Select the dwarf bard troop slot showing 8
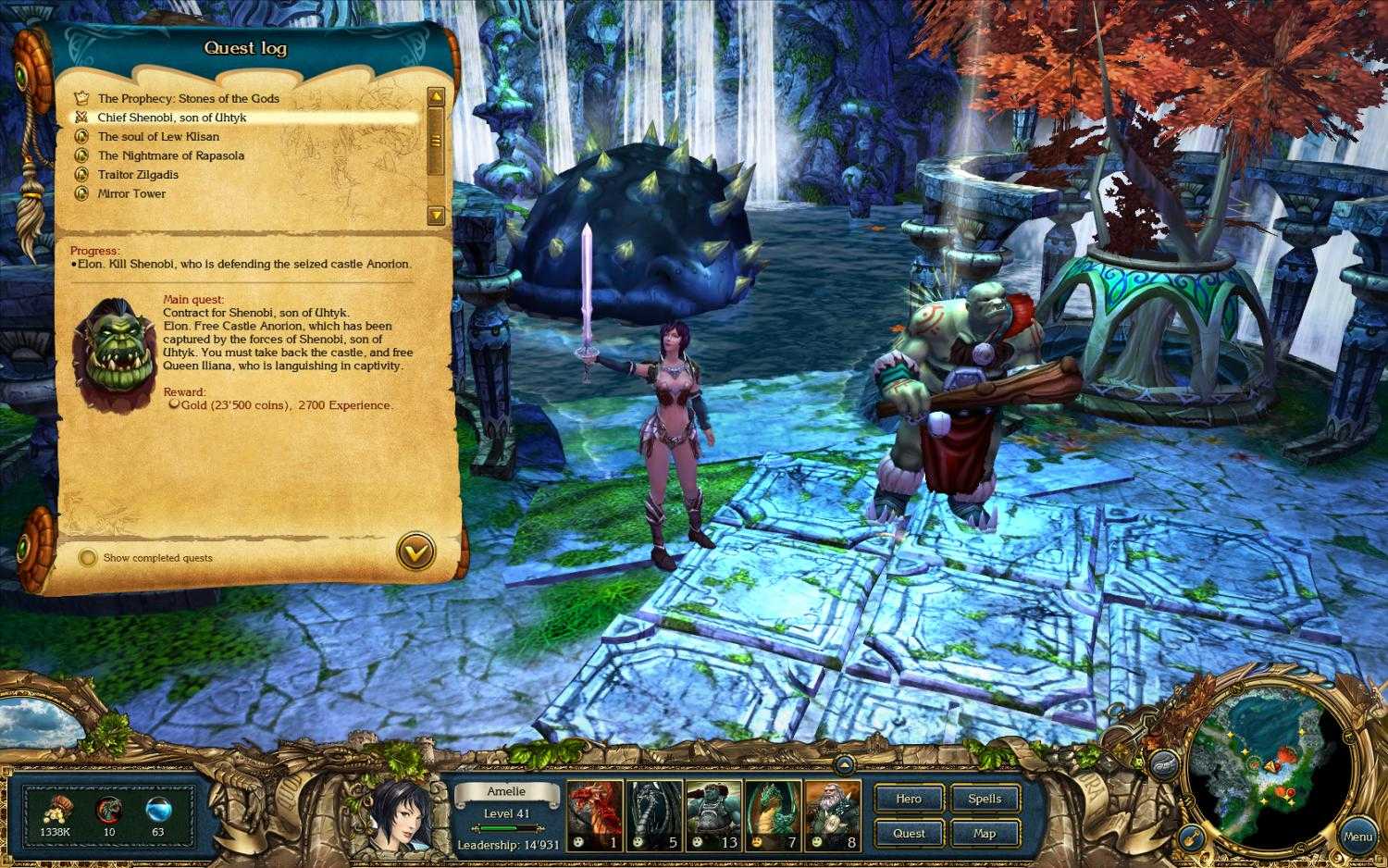This screenshot has height=868, width=1388. tap(832, 815)
